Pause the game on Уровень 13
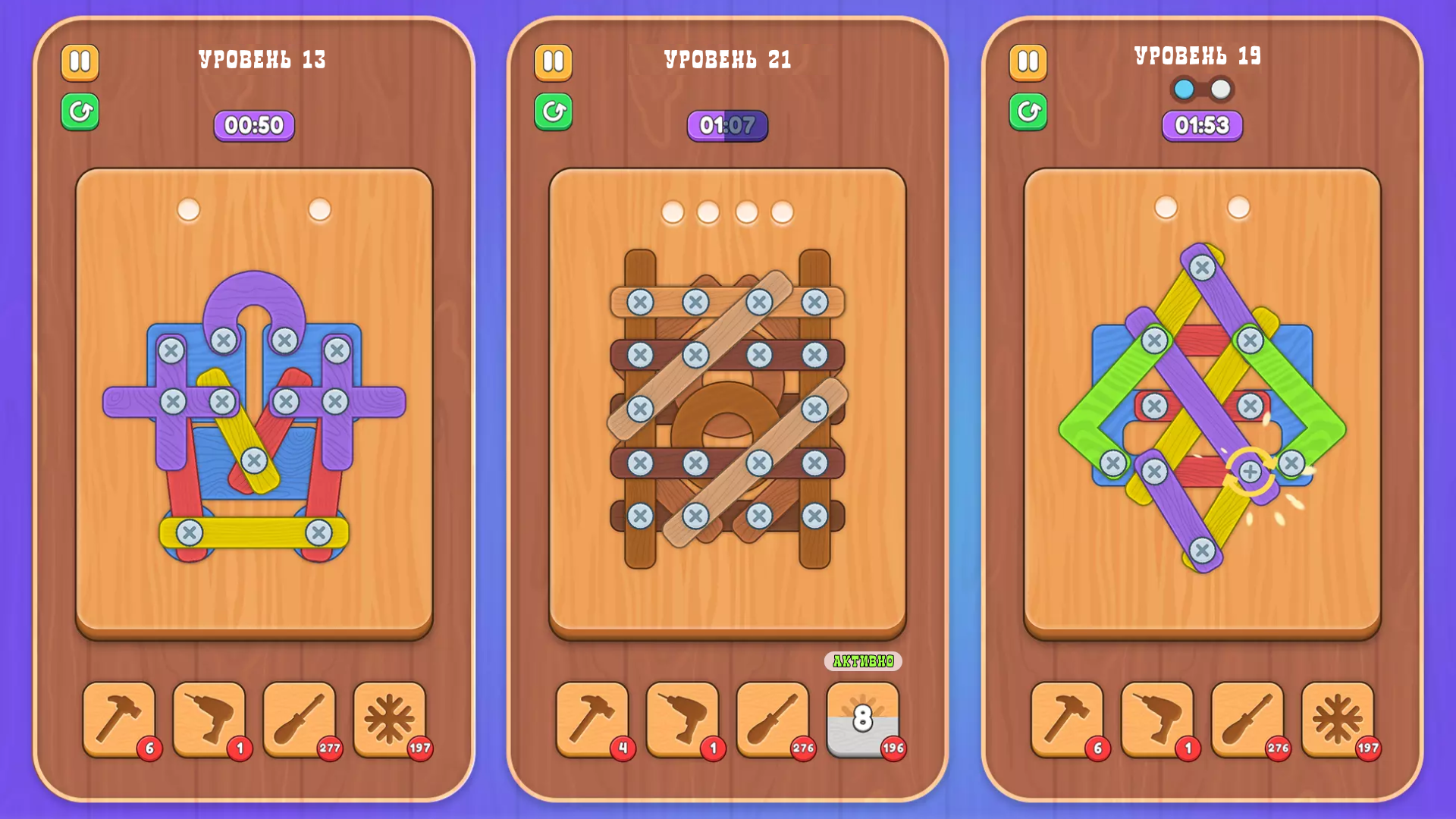The width and height of the screenshot is (1456, 819). coord(80,62)
